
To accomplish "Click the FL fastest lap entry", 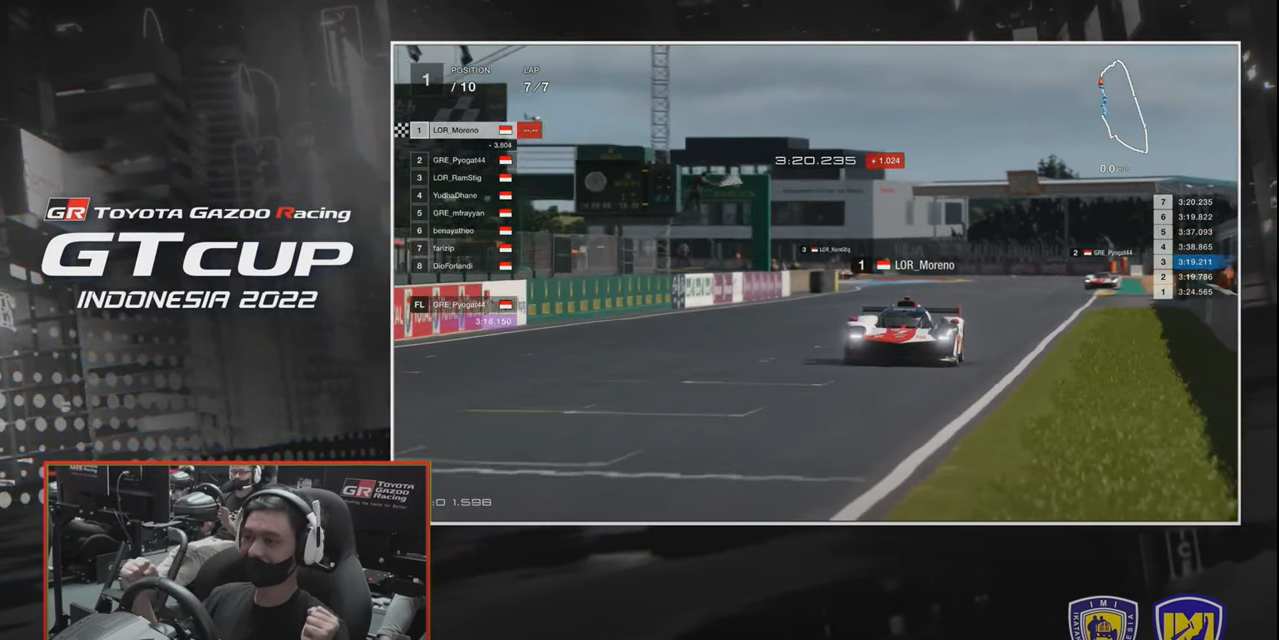I will [461, 305].
